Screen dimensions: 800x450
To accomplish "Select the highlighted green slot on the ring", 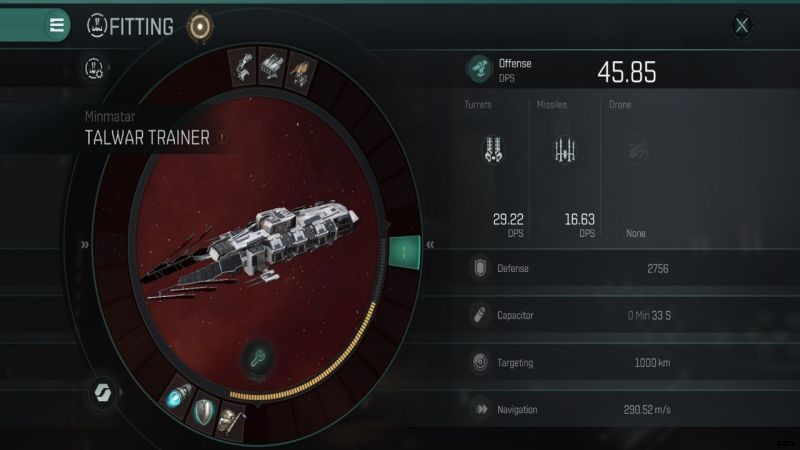I will 405,250.
